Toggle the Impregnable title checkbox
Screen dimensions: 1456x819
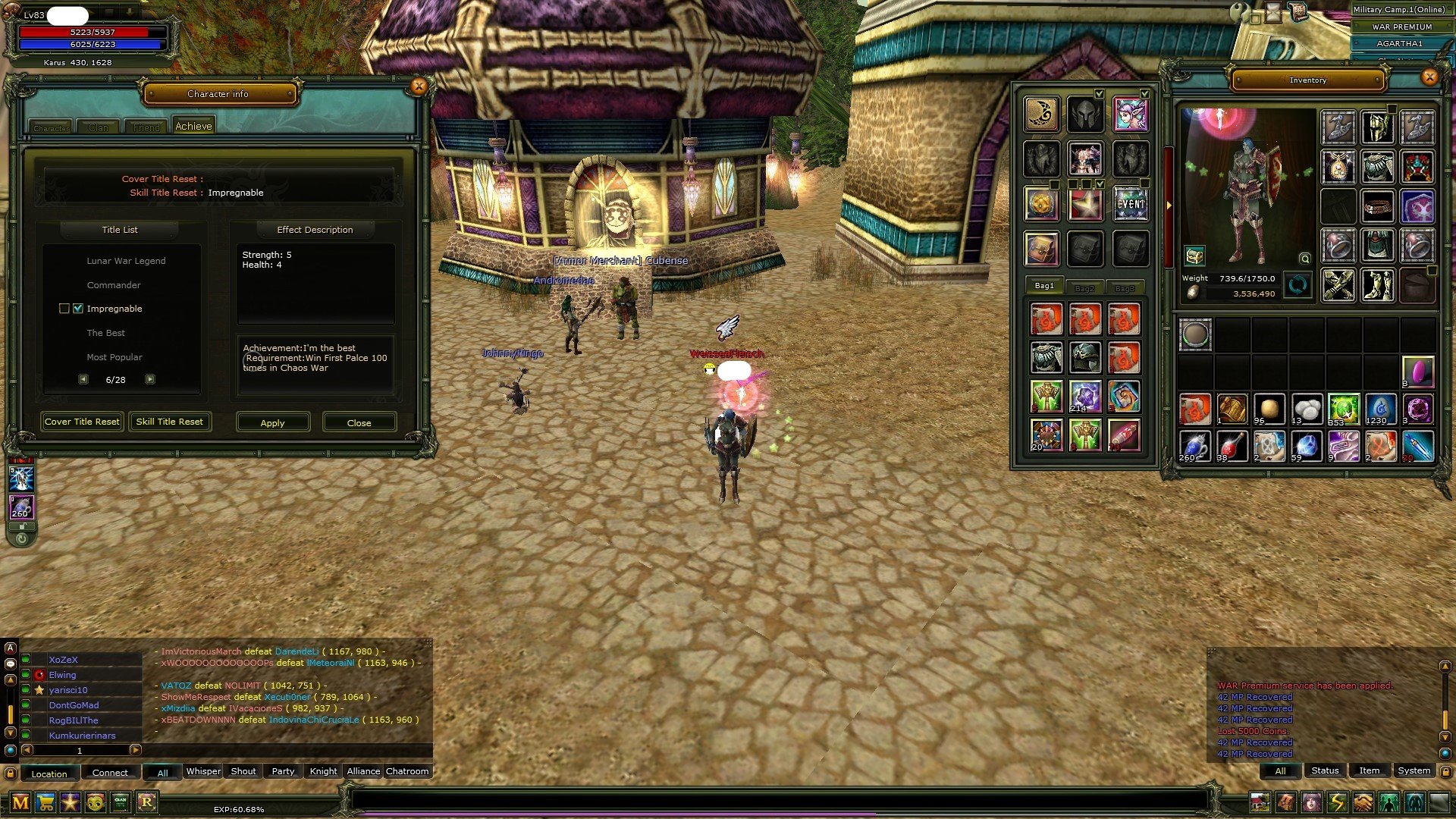[78, 309]
